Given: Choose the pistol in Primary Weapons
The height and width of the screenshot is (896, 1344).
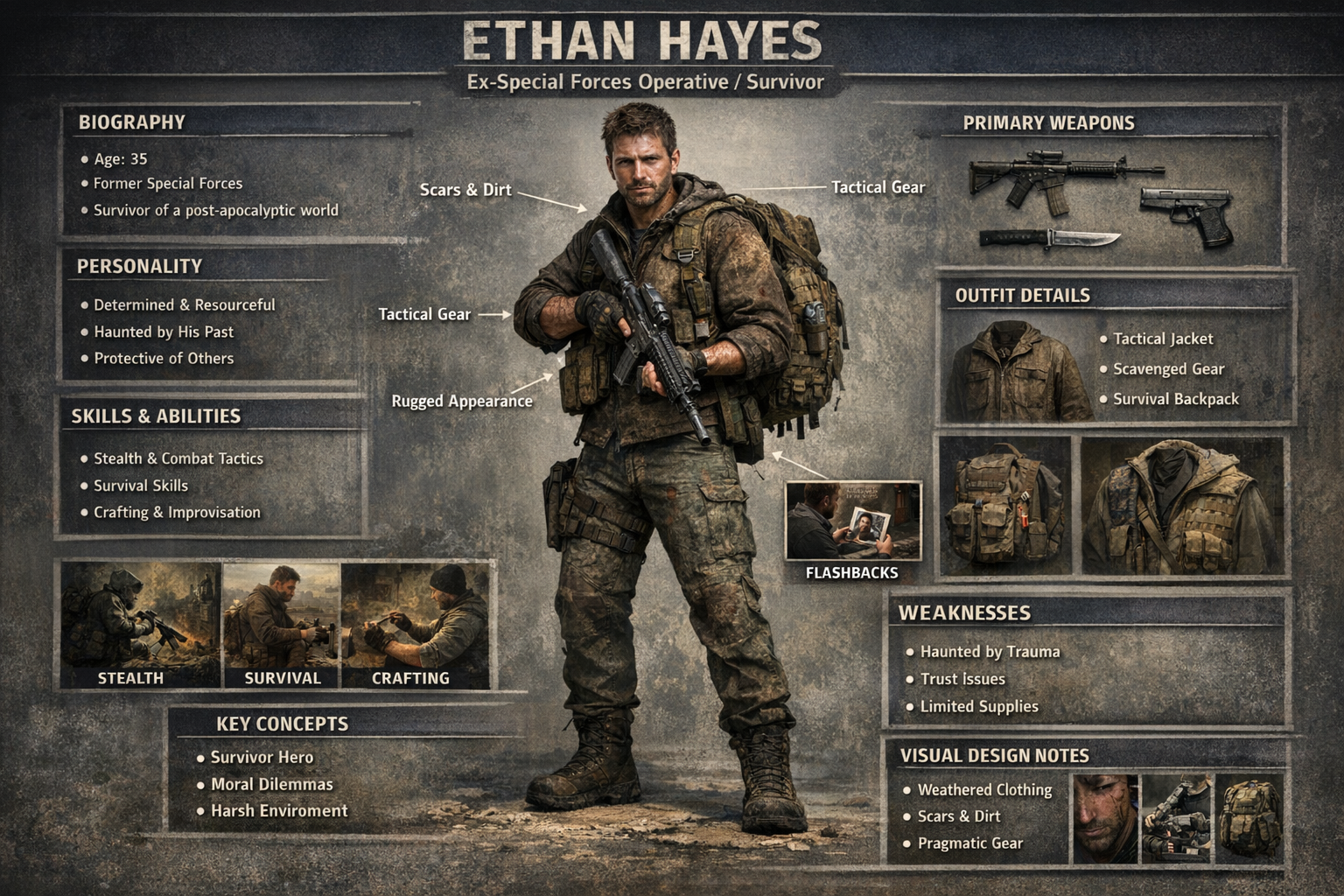Looking at the screenshot, I should [x=1188, y=213].
